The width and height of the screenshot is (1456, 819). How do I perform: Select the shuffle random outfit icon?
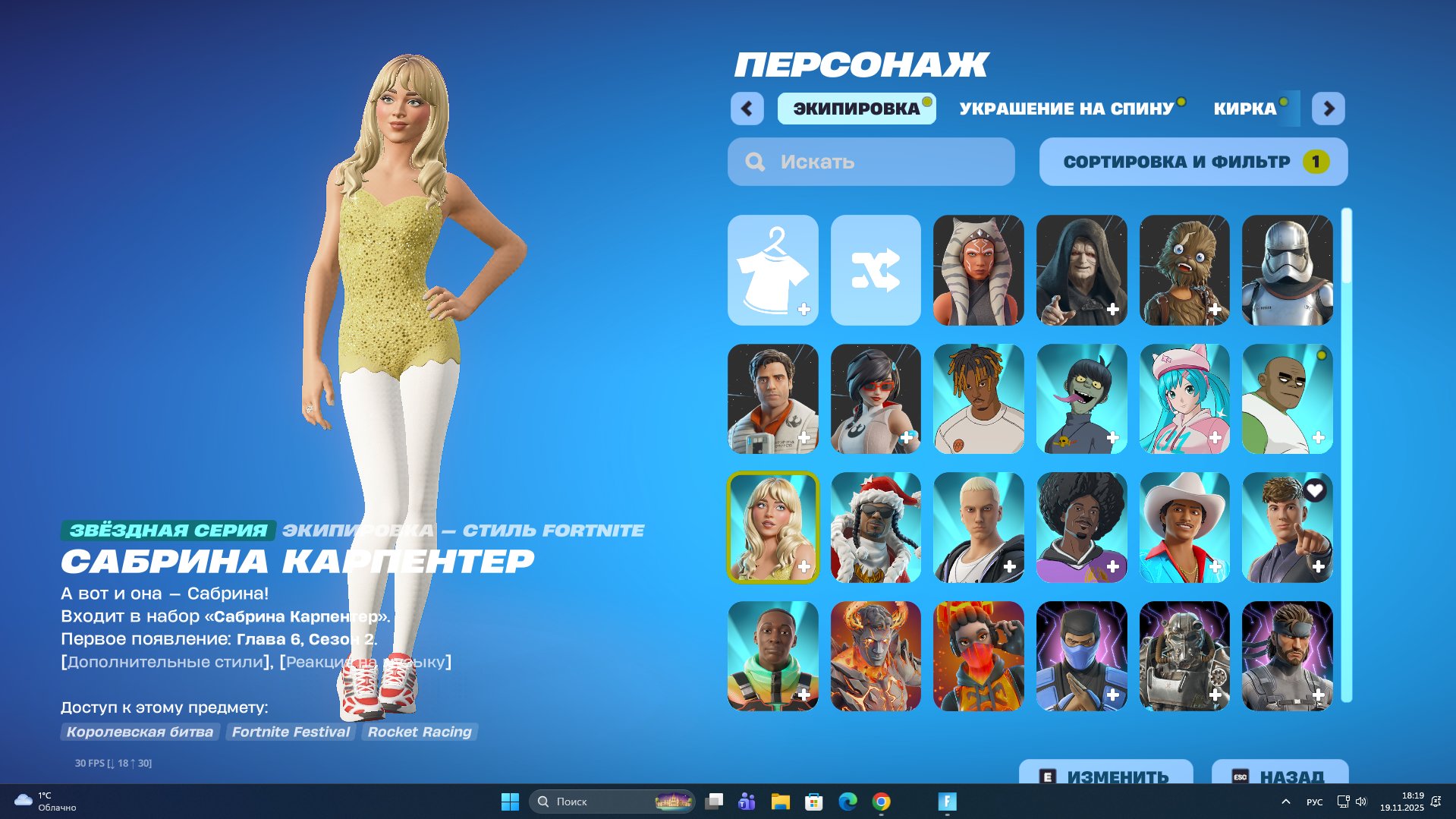[x=876, y=269]
